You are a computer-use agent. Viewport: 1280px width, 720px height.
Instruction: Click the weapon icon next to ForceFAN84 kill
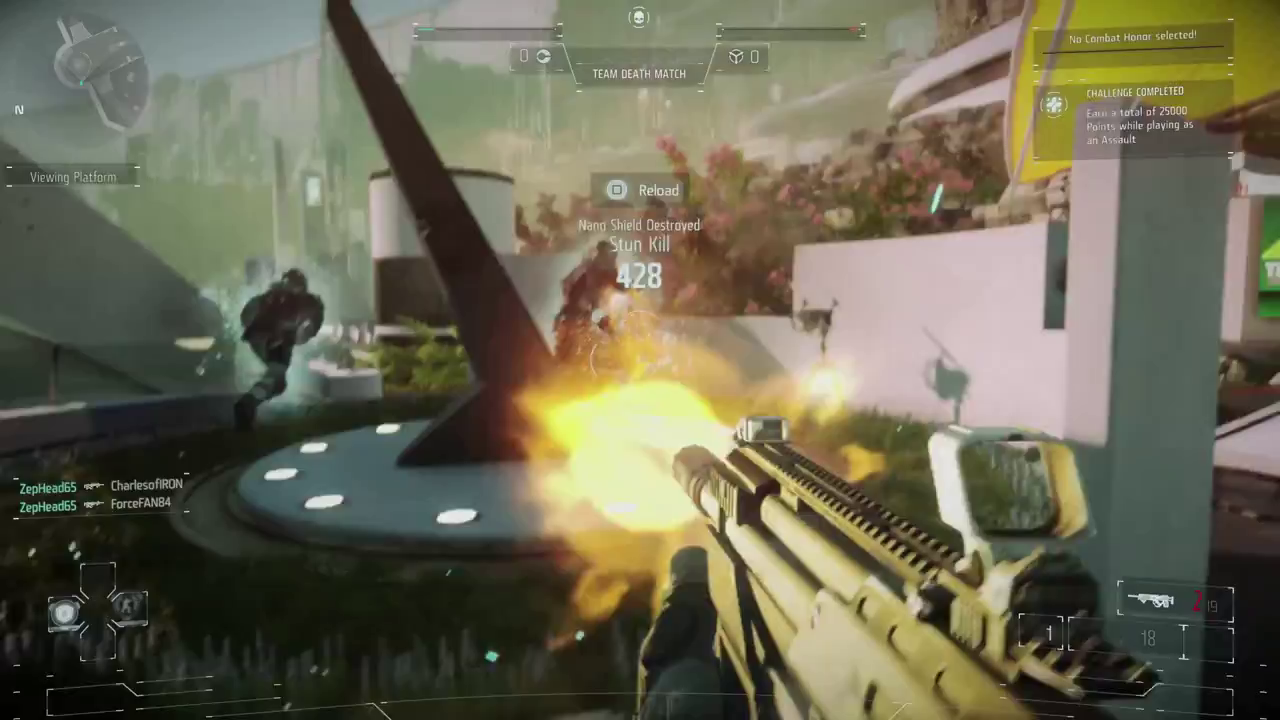[x=95, y=506]
